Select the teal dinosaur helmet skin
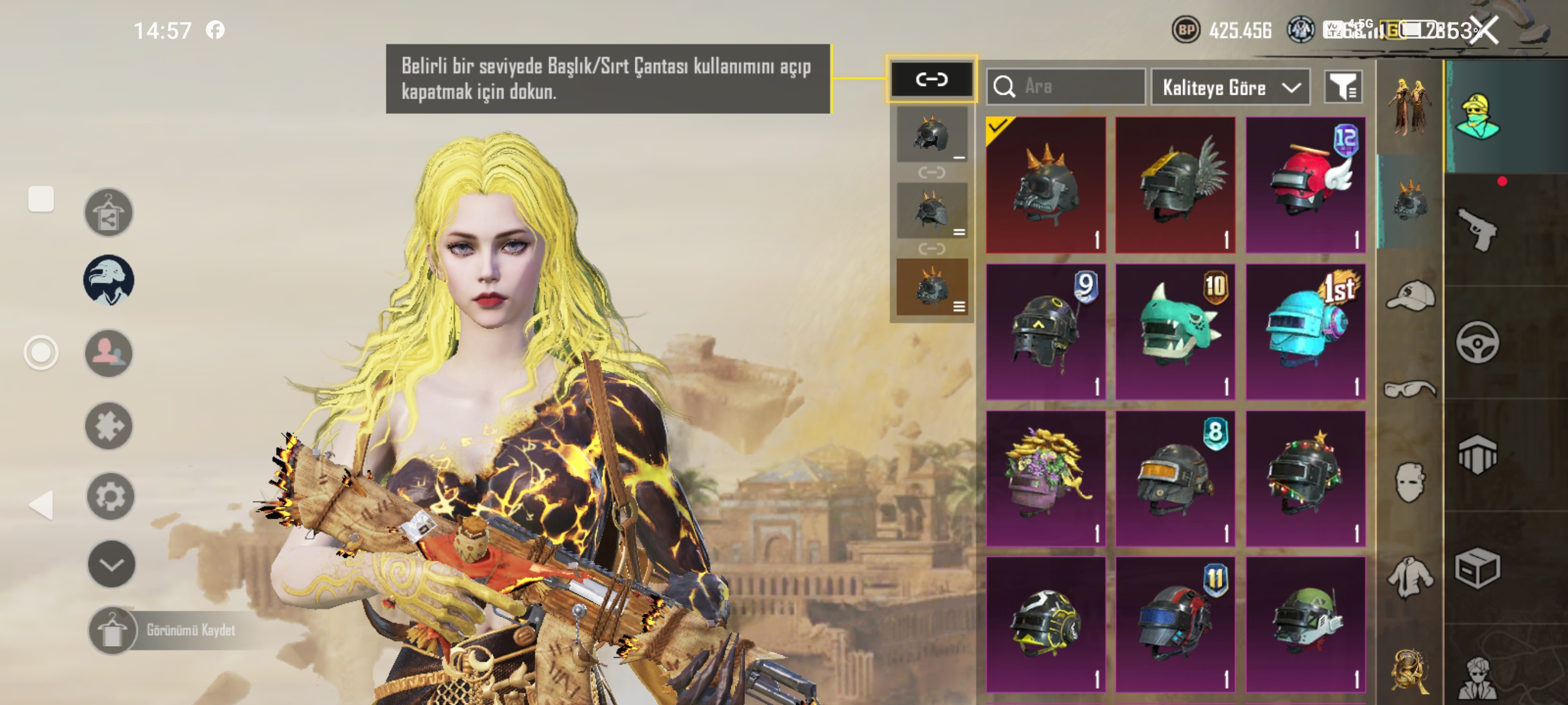1568x705 pixels. coord(1175,332)
